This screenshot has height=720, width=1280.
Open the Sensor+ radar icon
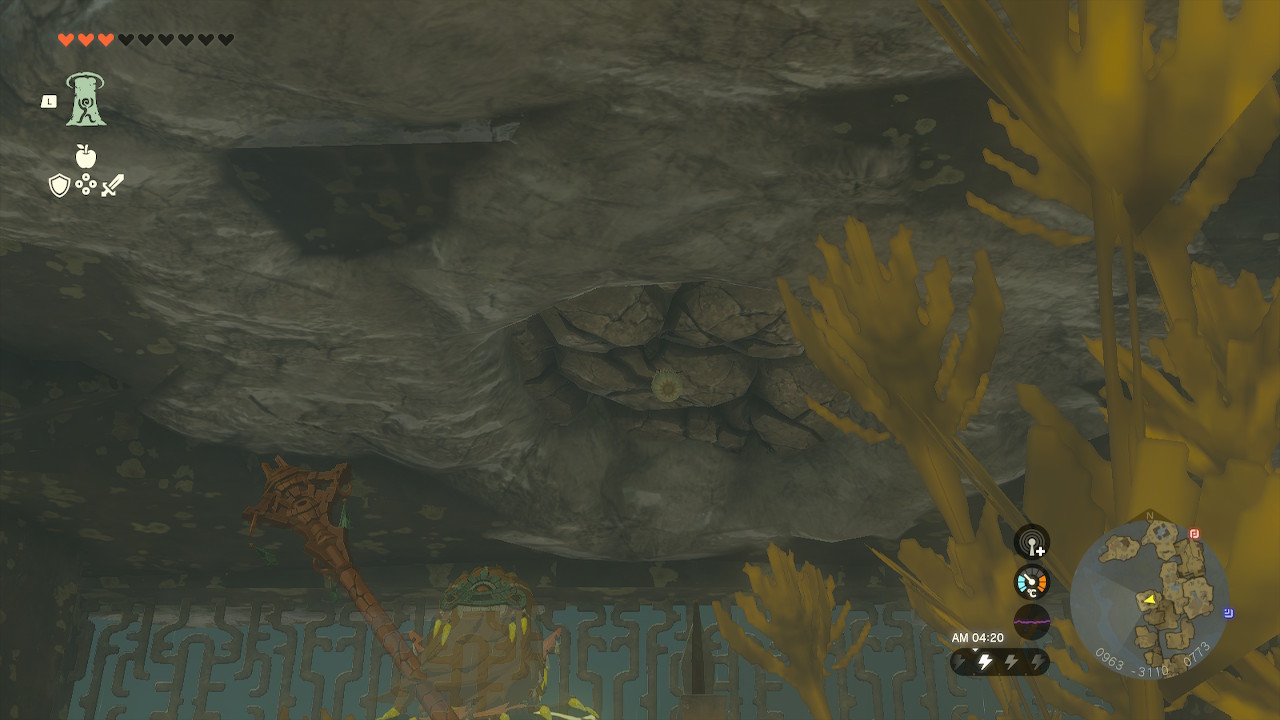tap(1032, 542)
